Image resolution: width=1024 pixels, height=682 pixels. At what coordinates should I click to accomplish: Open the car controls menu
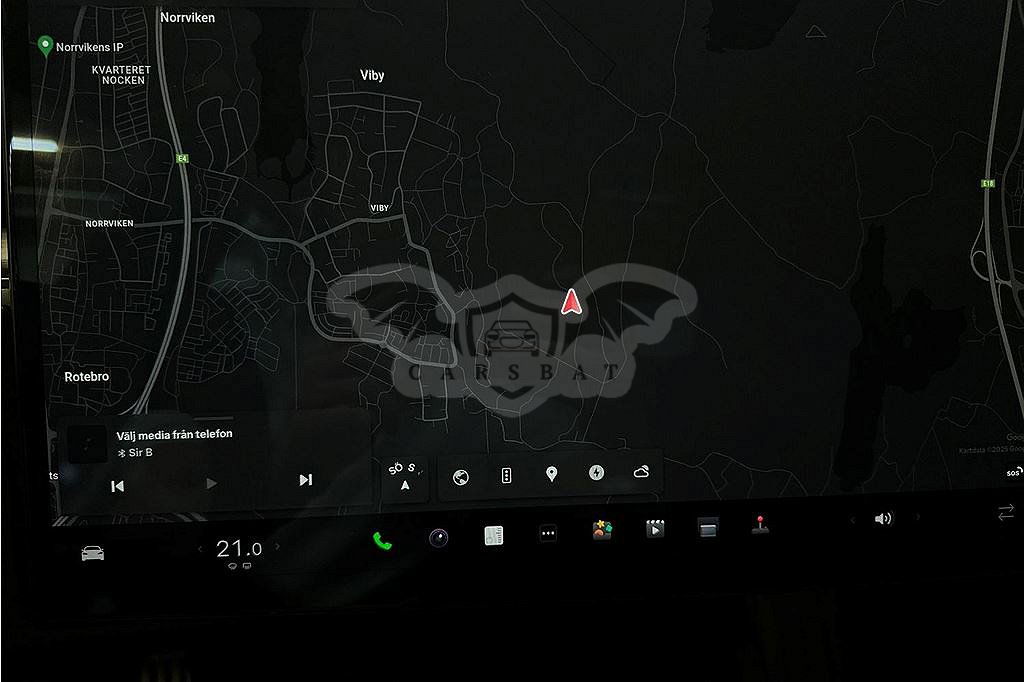tap(93, 553)
